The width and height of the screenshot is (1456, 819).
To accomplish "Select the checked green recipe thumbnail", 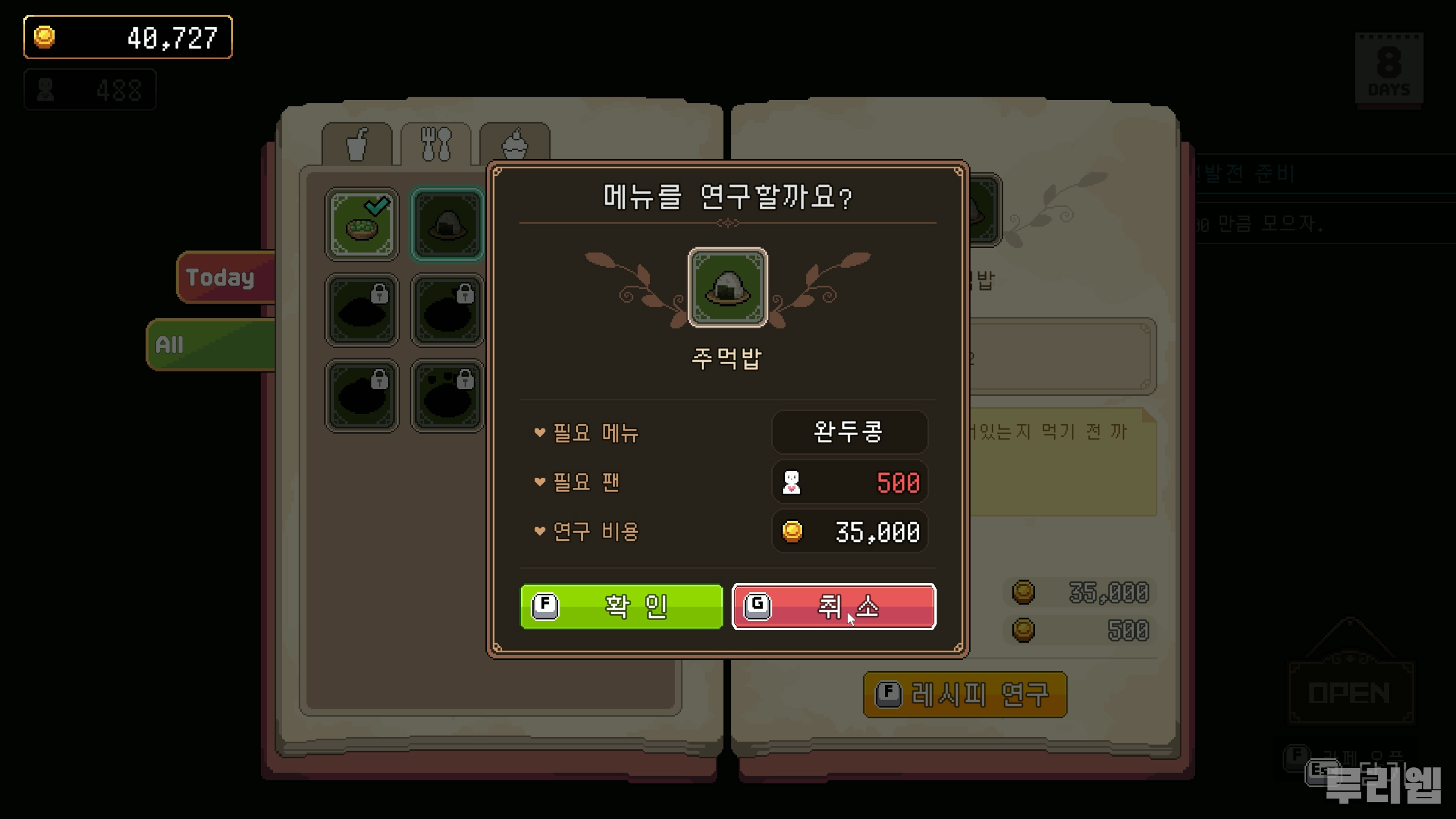I will 361,224.
